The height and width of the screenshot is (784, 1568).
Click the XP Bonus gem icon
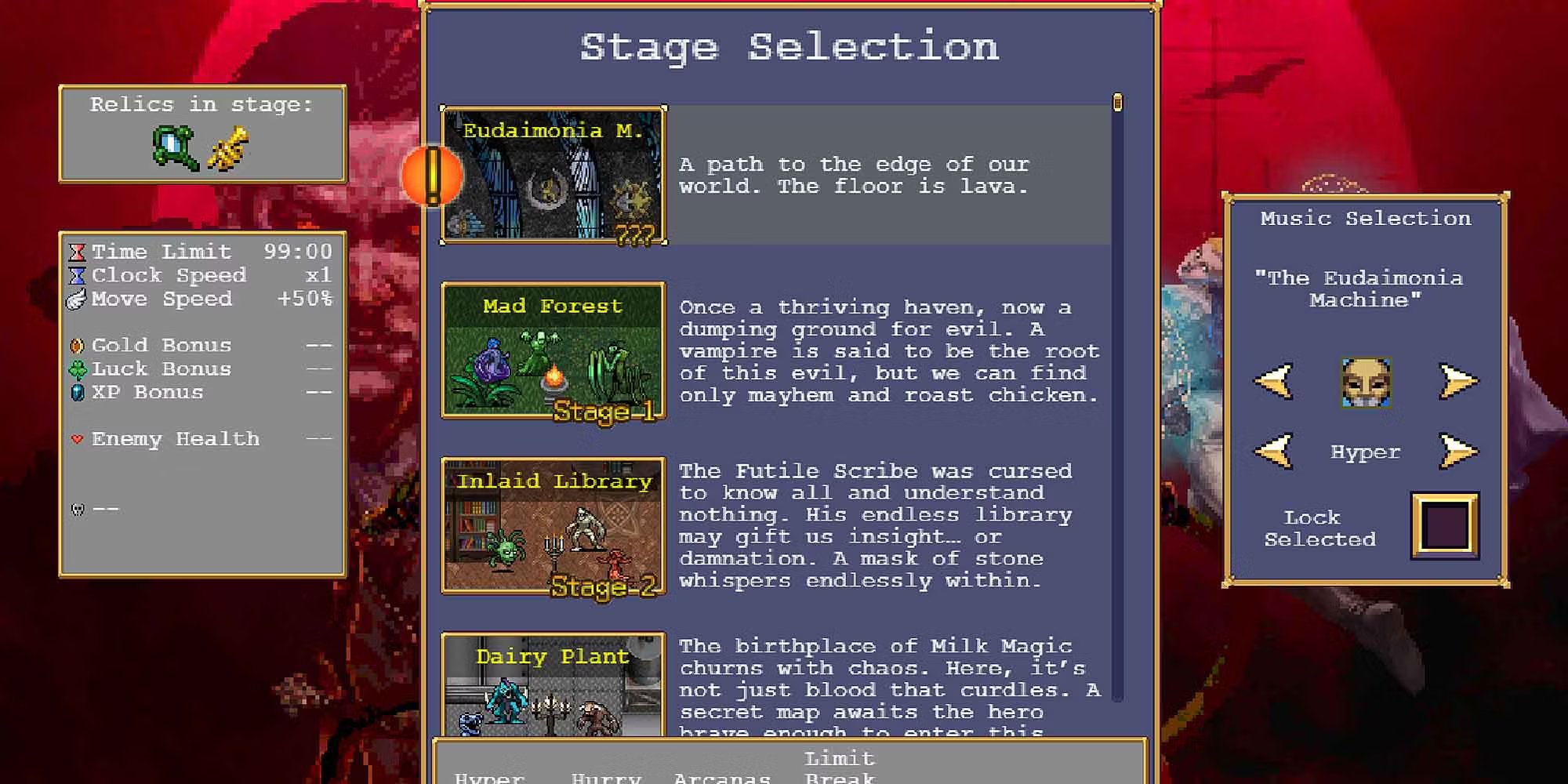(x=78, y=392)
